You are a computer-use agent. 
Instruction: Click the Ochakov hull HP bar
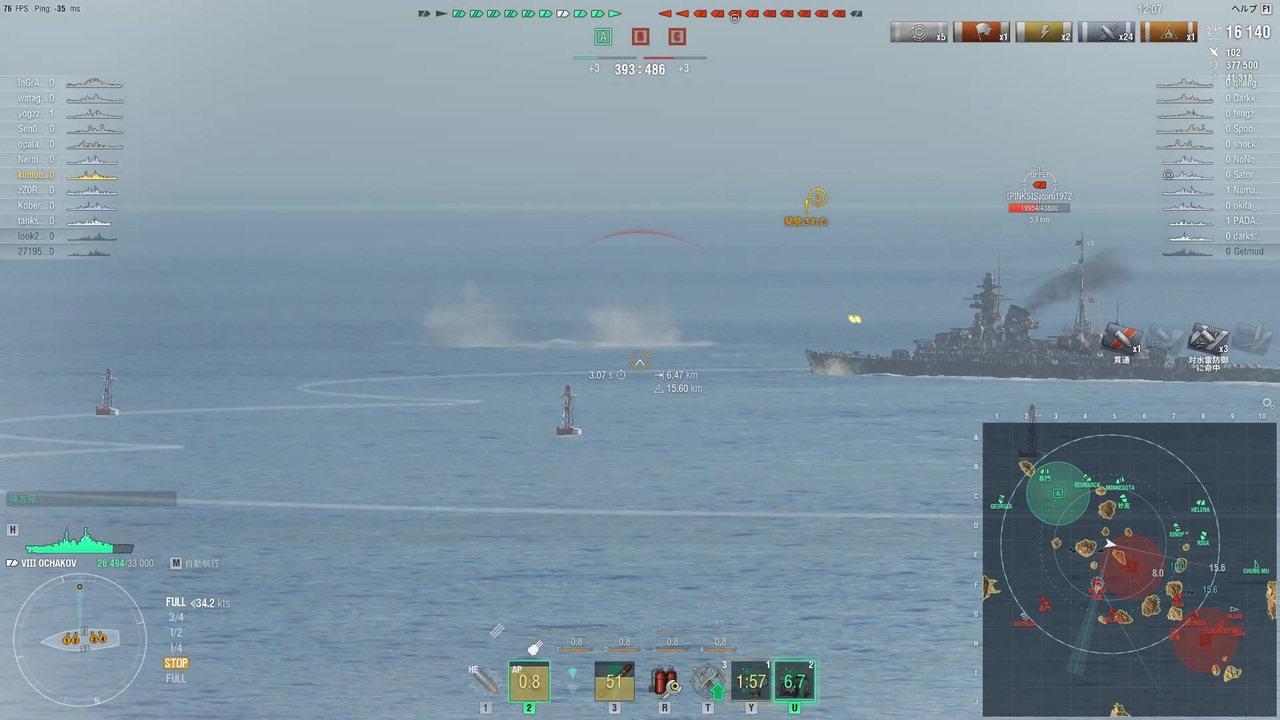point(80,548)
